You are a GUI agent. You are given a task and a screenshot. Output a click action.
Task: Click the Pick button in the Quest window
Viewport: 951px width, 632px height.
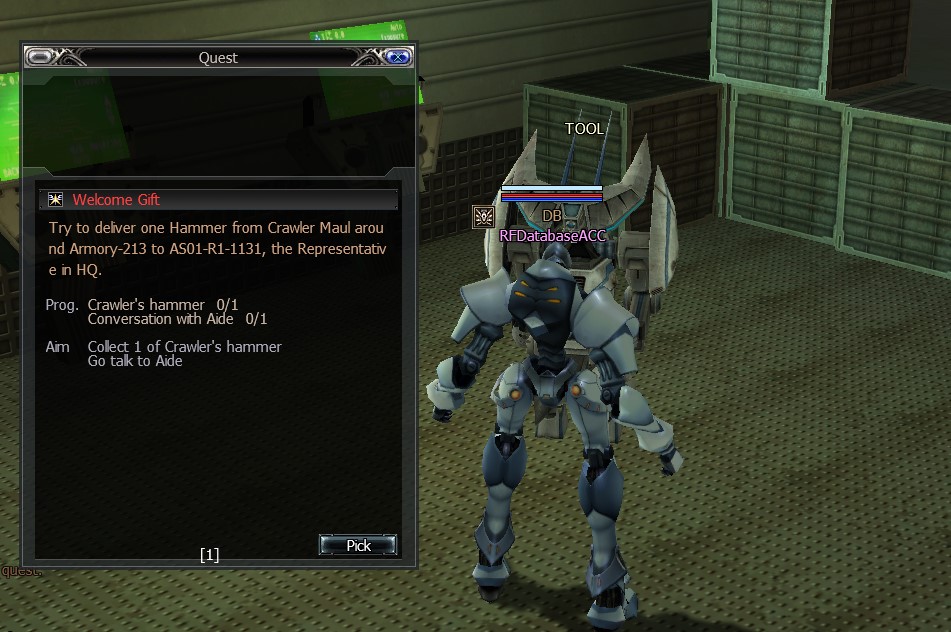tap(358, 545)
